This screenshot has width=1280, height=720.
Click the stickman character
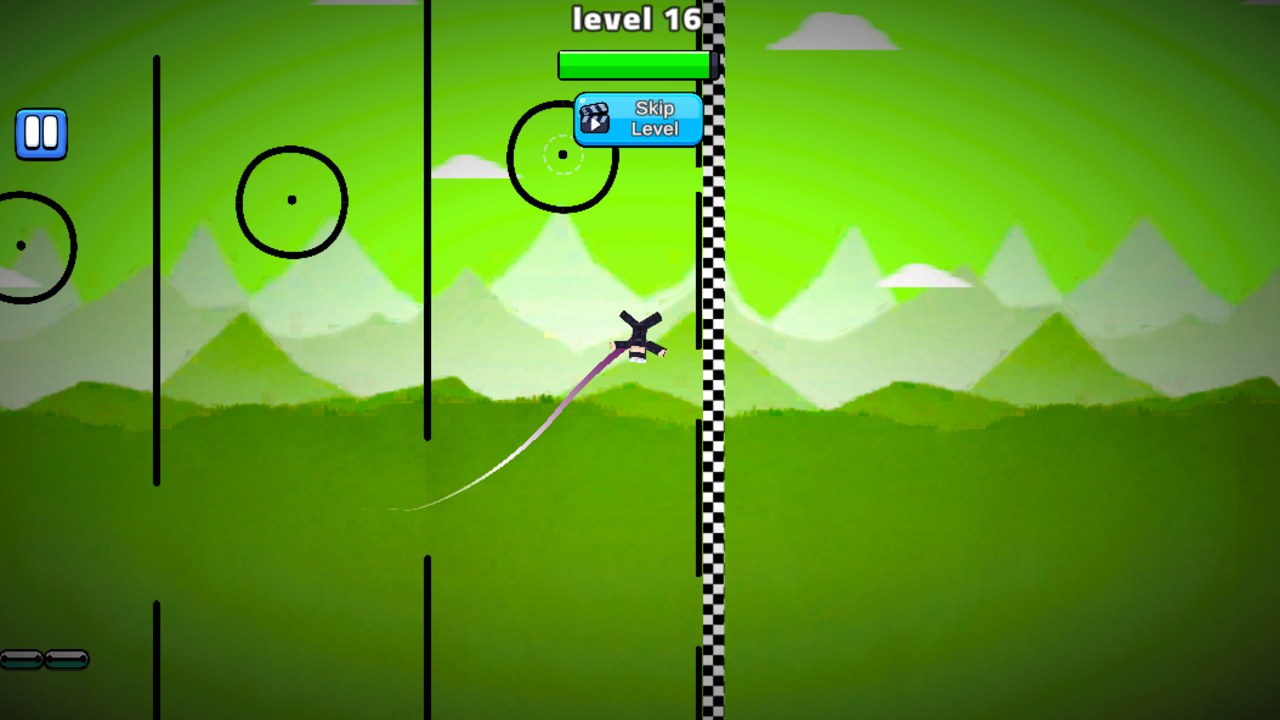coord(638,335)
